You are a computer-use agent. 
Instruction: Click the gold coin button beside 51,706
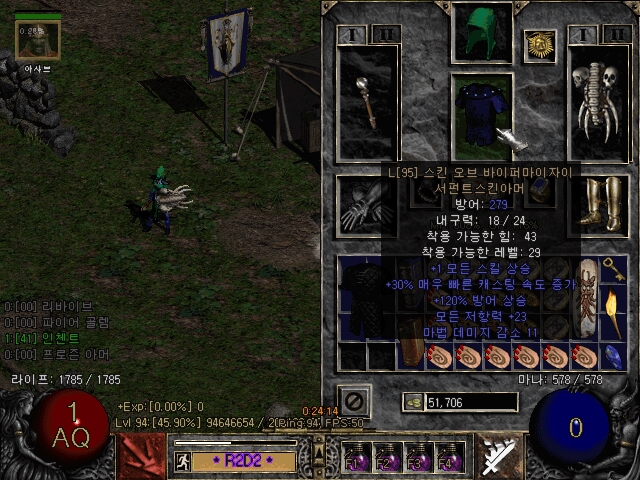coord(412,402)
